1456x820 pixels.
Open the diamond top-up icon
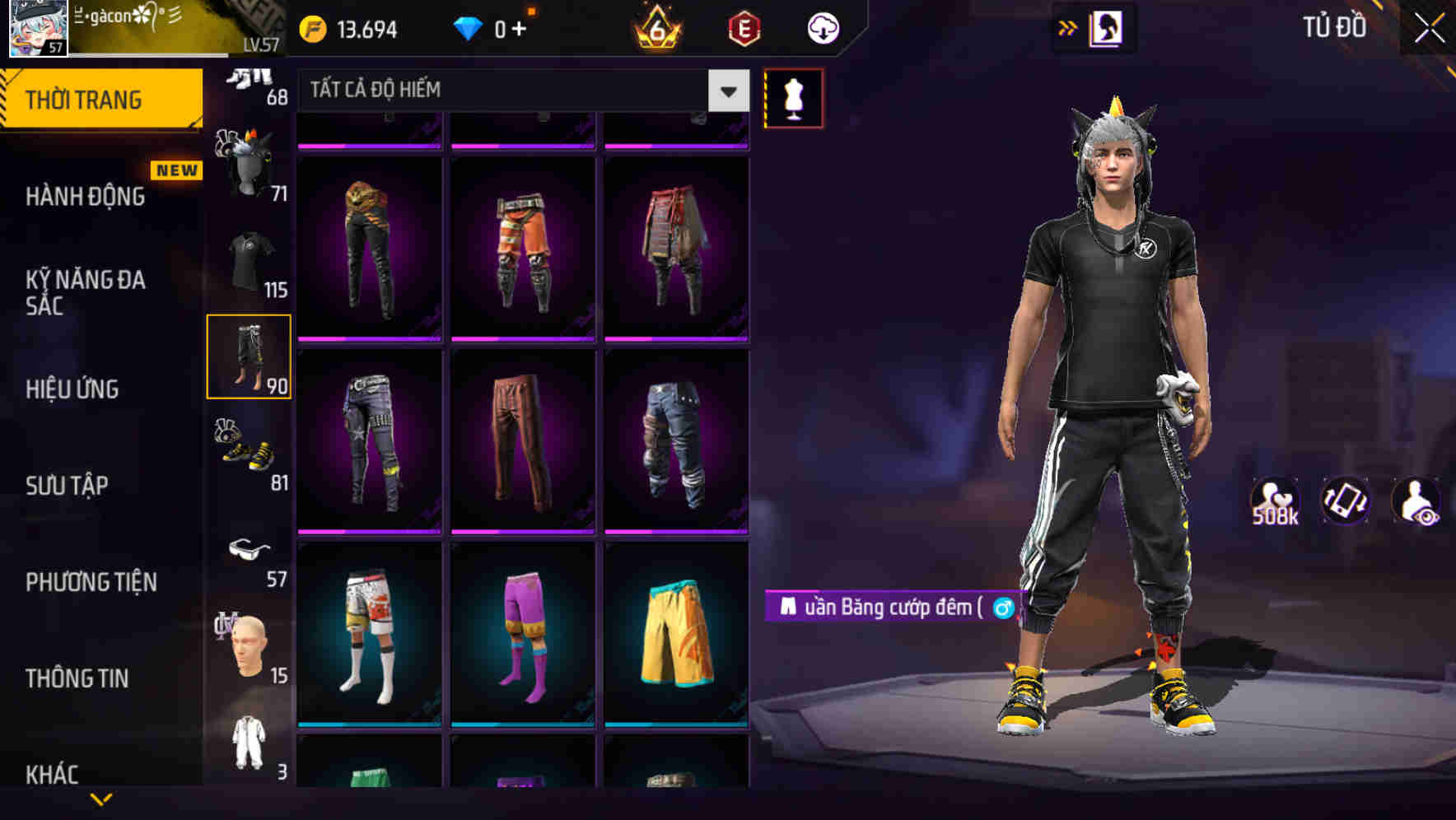pos(469,27)
